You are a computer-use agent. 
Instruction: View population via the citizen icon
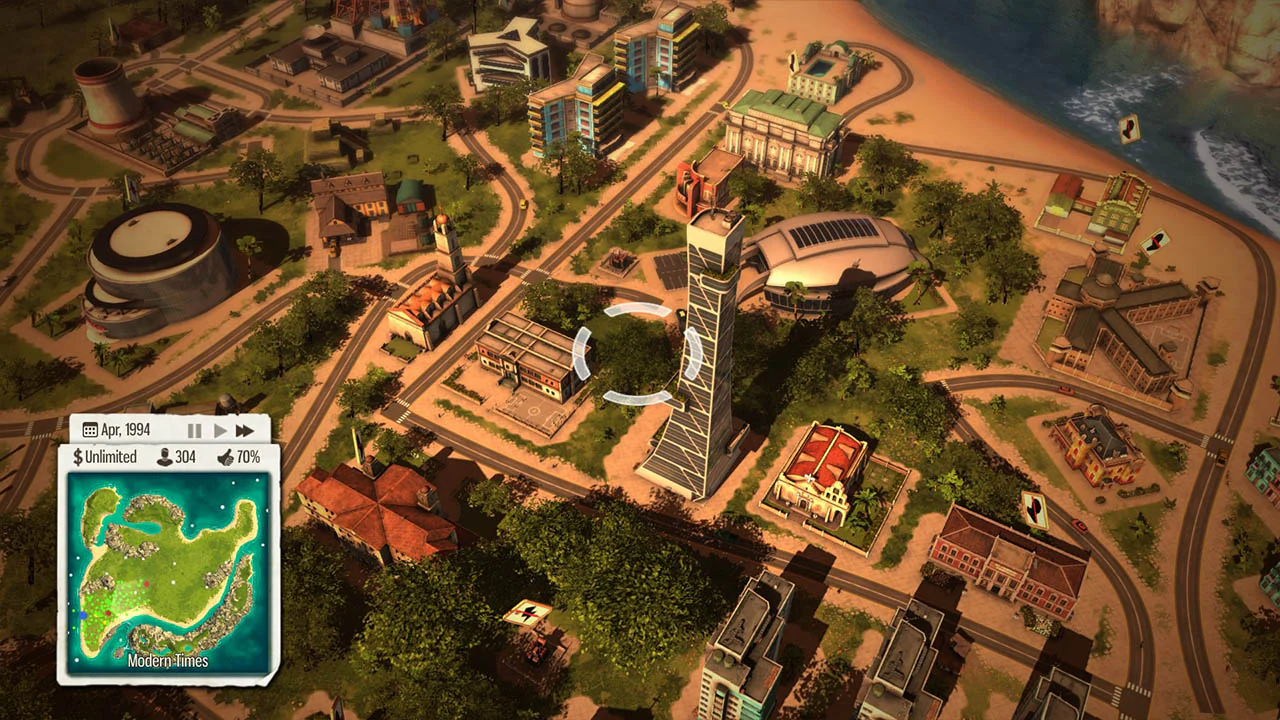[x=166, y=456]
